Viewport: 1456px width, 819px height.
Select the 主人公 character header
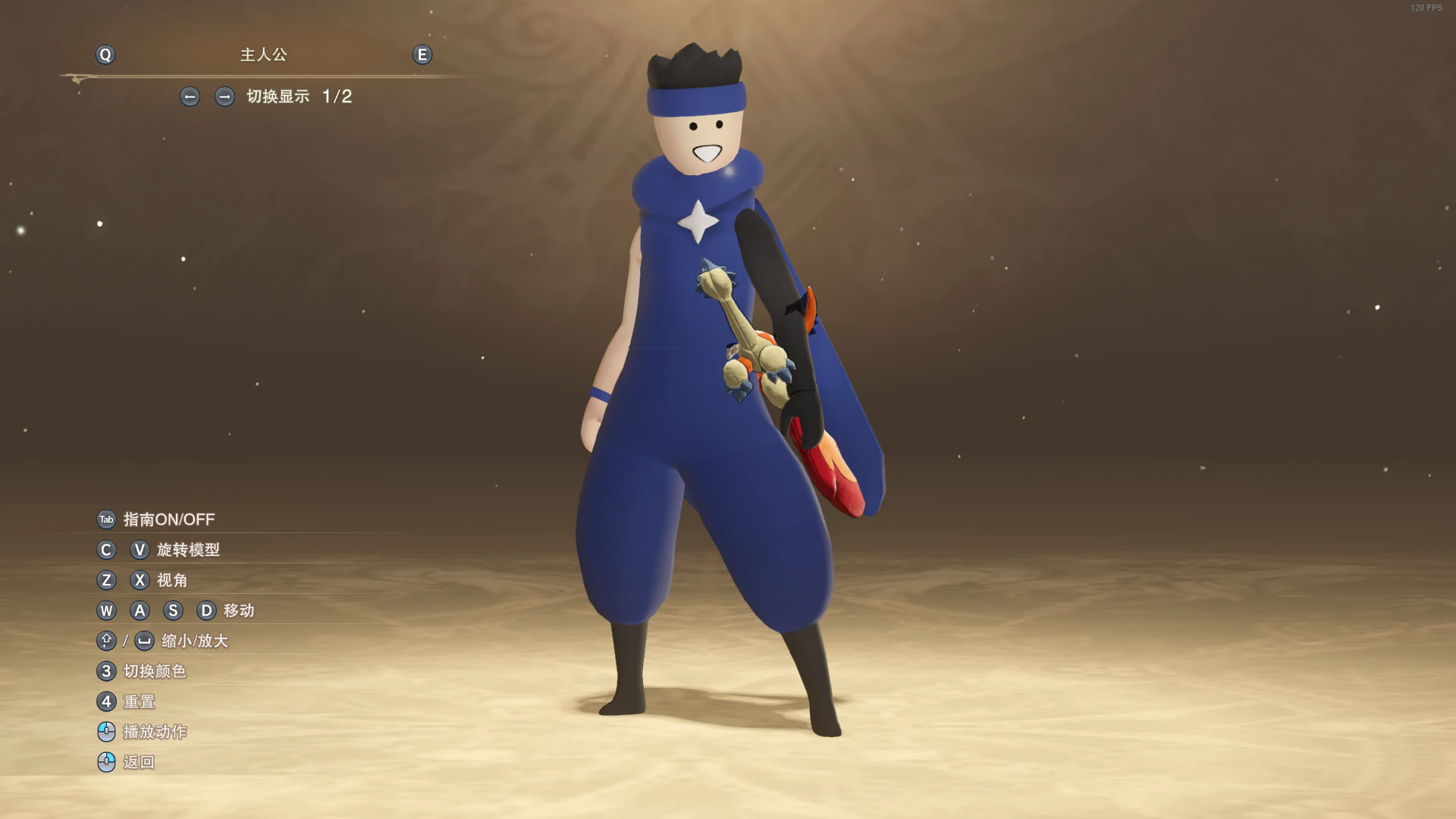264,55
